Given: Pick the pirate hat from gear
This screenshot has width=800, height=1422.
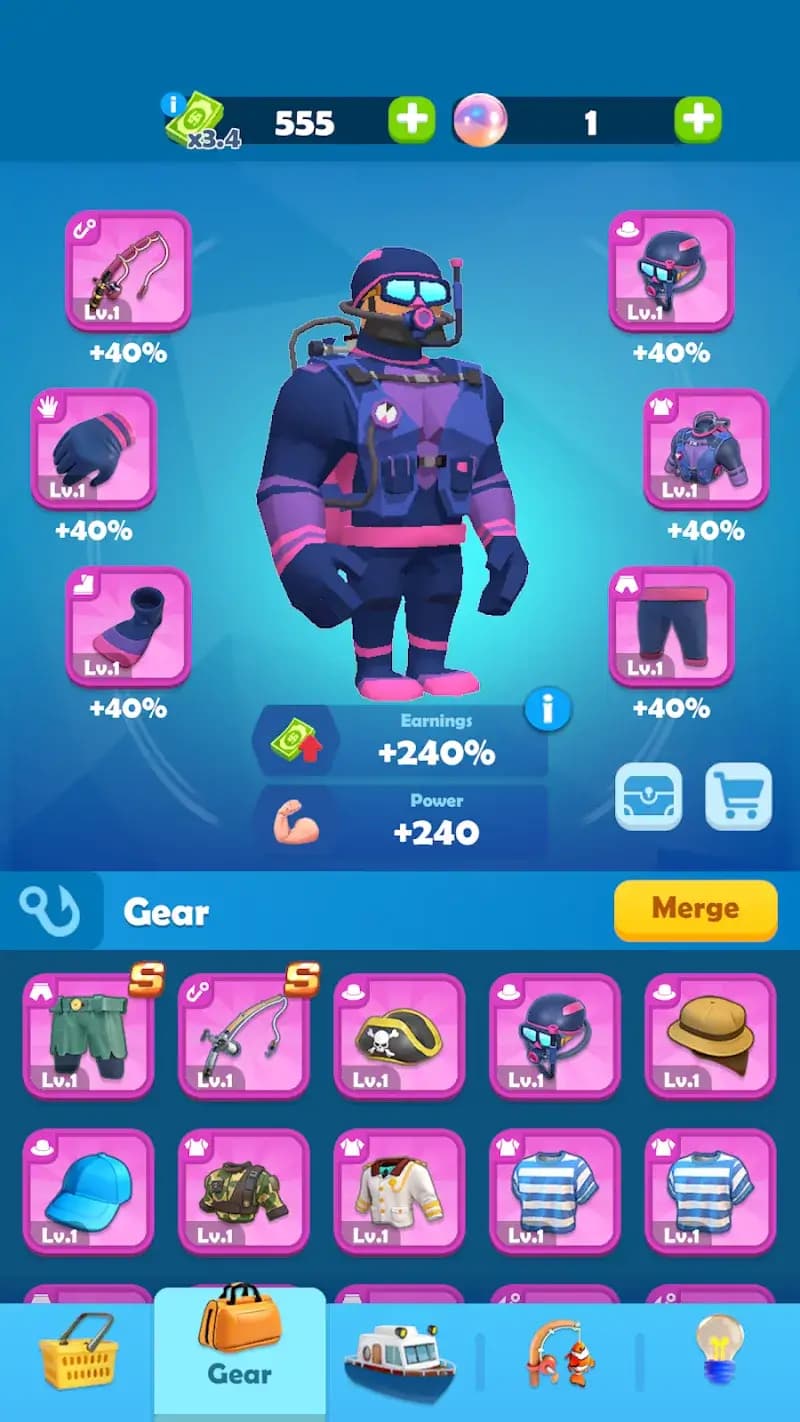Looking at the screenshot, I should pos(399,1035).
